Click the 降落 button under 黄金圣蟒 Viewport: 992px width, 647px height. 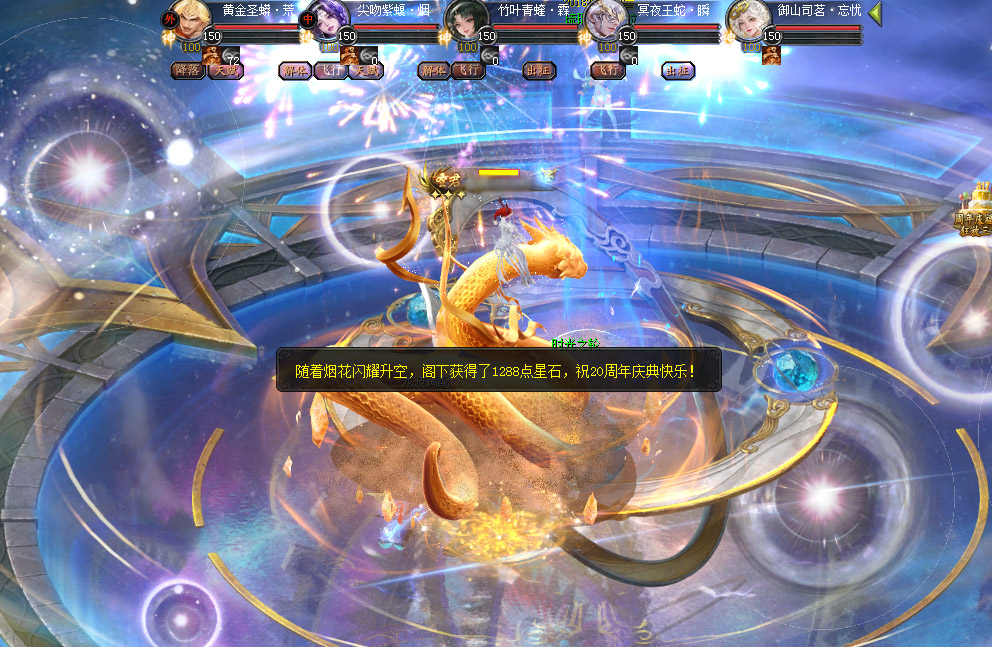tap(187, 71)
